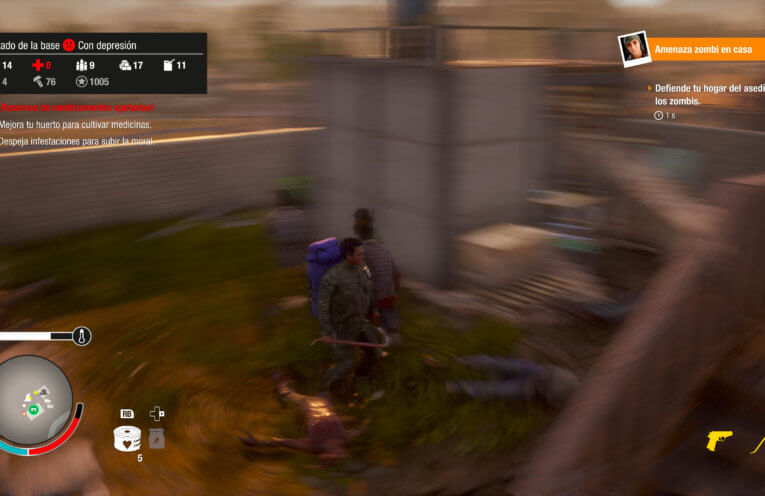
Task: Click the influence star icon
Action: click(80, 82)
